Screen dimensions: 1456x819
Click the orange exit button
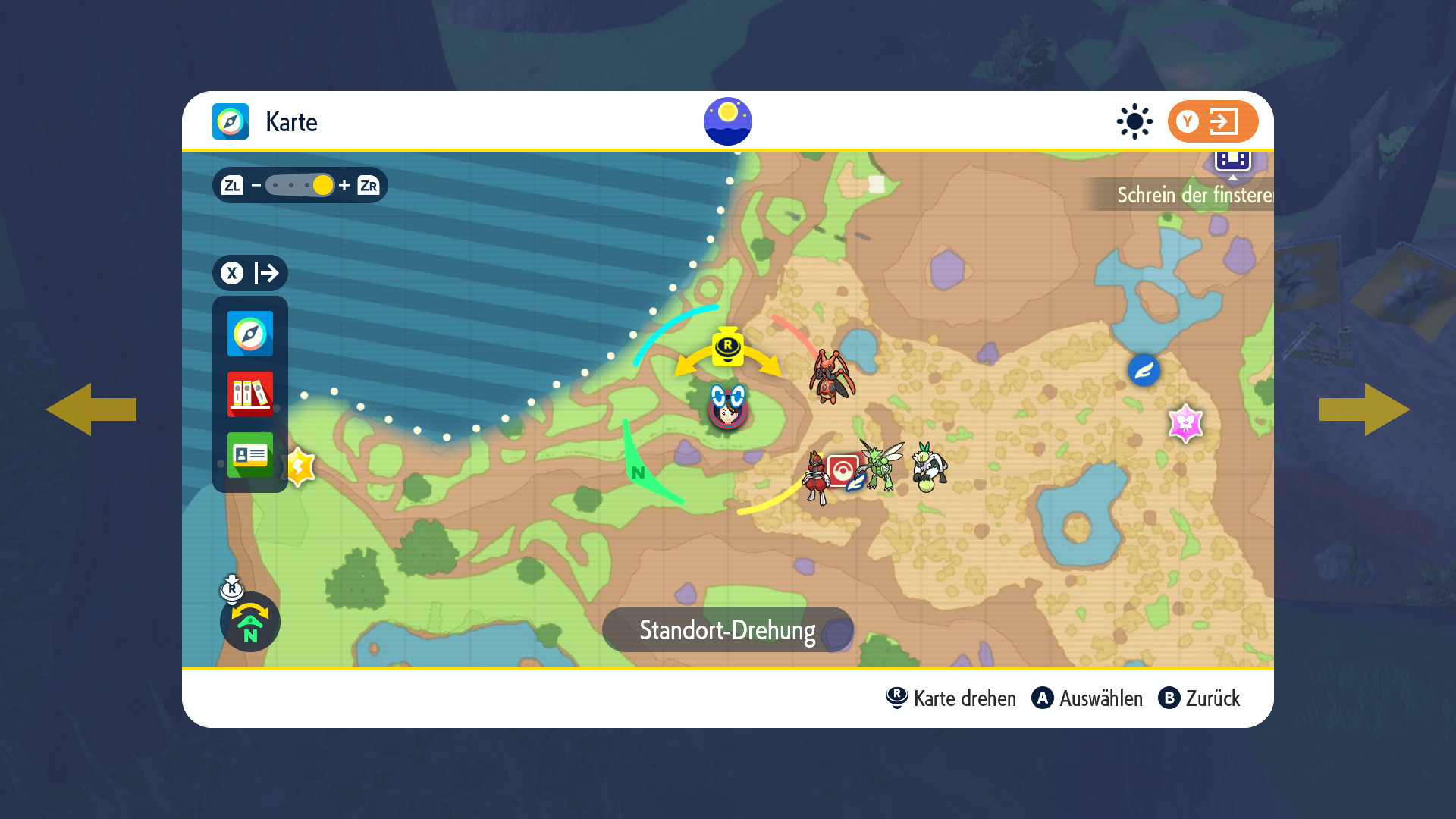point(1213,121)
